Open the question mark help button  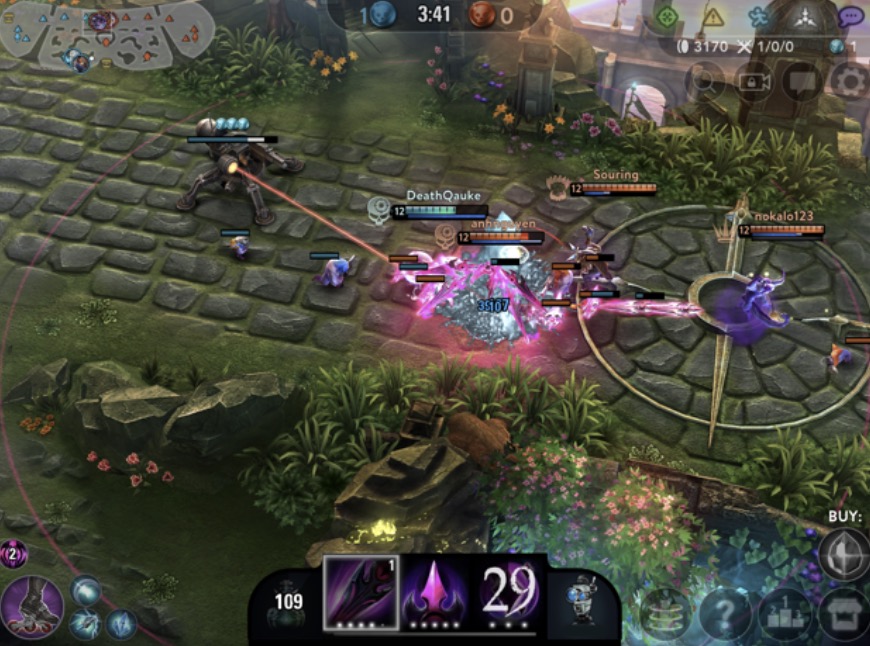(724, 613)
